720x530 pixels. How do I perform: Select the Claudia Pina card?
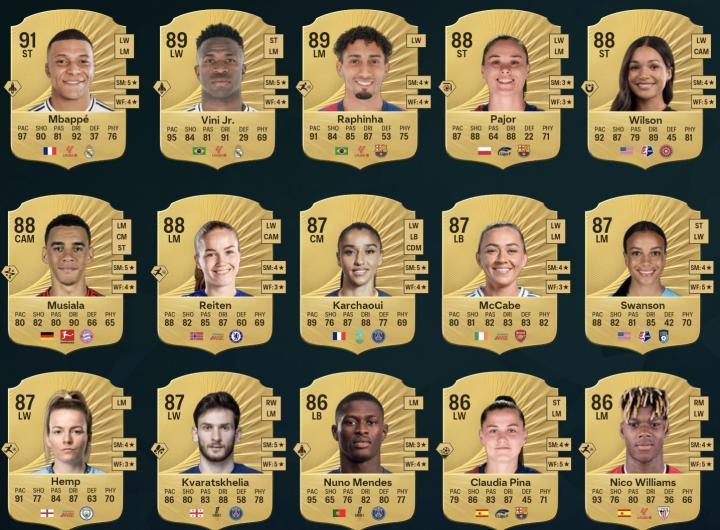tap(503, 450)
